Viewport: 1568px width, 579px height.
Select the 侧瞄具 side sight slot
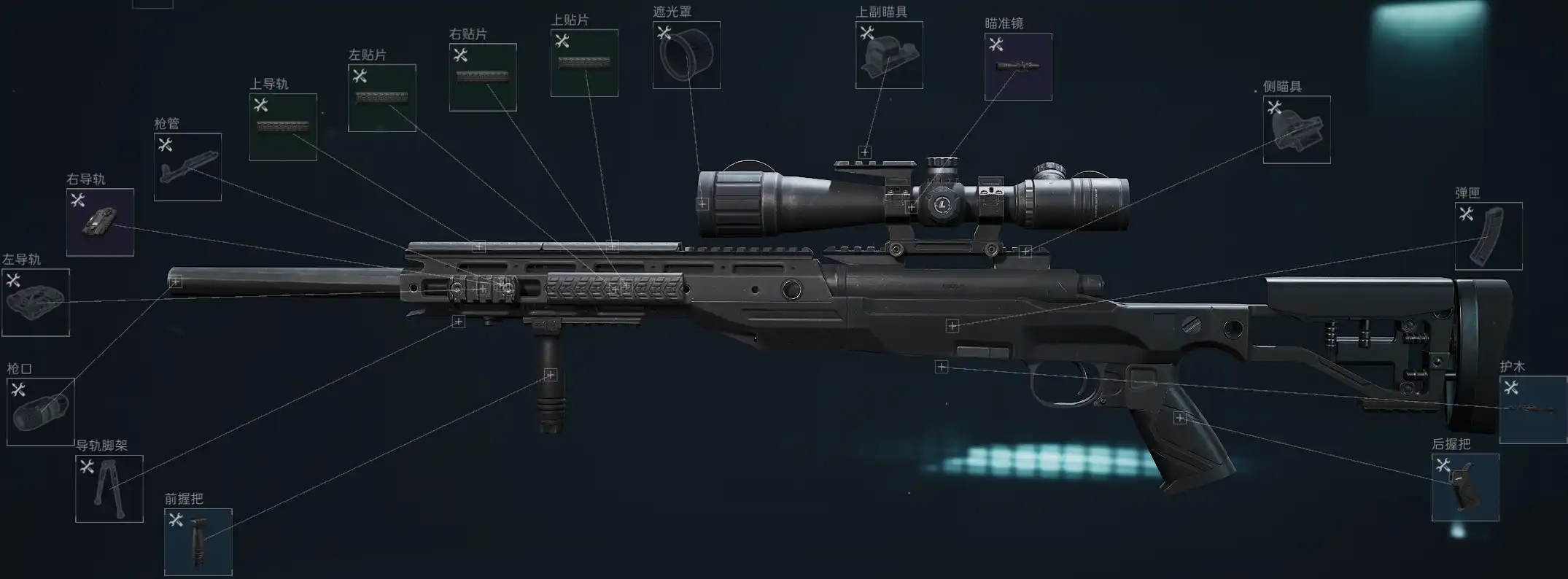[1297, 130]
